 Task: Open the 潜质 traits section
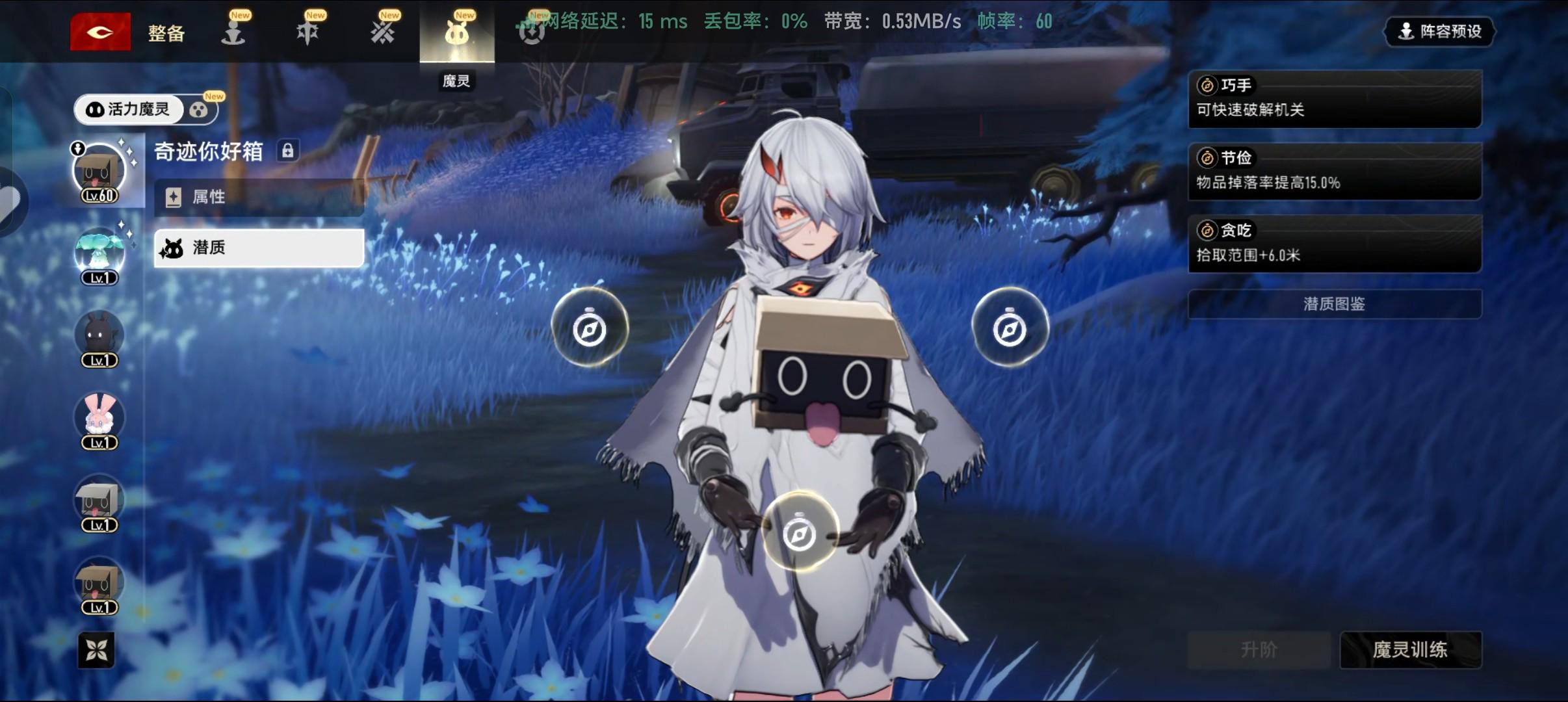tap(259, 248)
